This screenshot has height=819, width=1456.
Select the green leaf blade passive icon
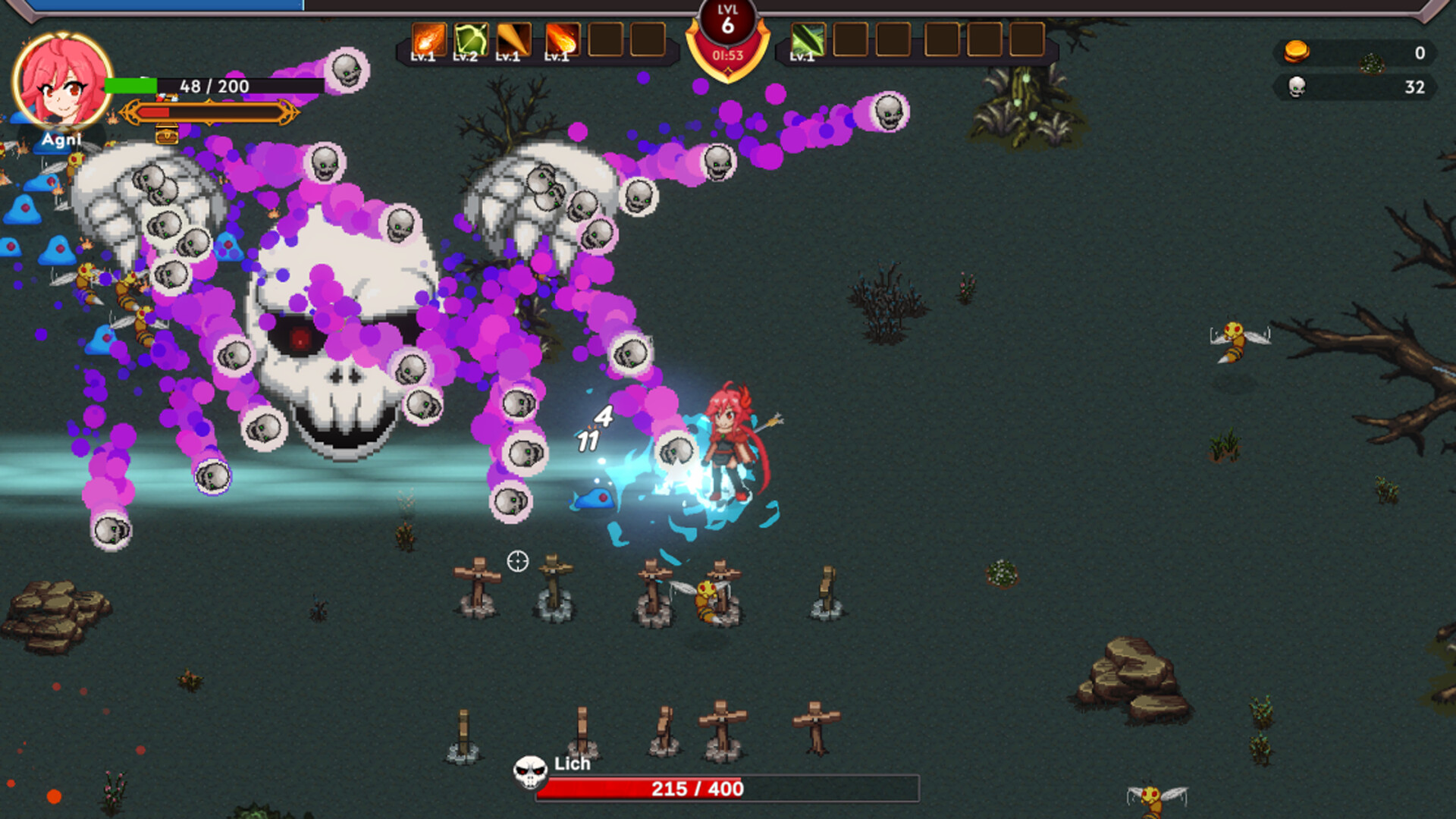pyautogui.click(x=808, y=39)
